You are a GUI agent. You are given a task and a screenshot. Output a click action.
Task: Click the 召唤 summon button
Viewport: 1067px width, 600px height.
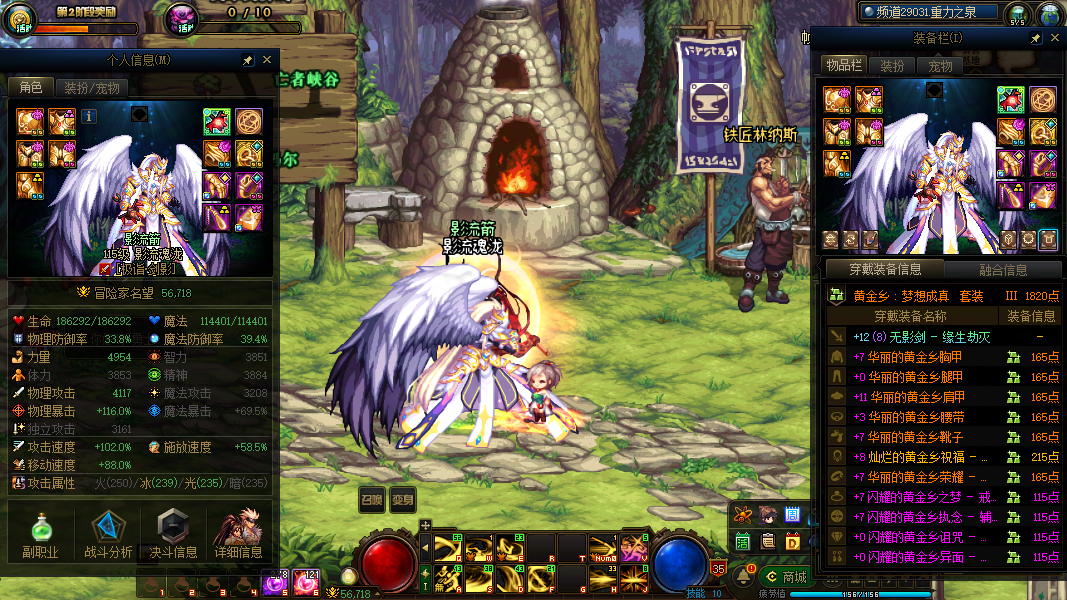(372, 500)
